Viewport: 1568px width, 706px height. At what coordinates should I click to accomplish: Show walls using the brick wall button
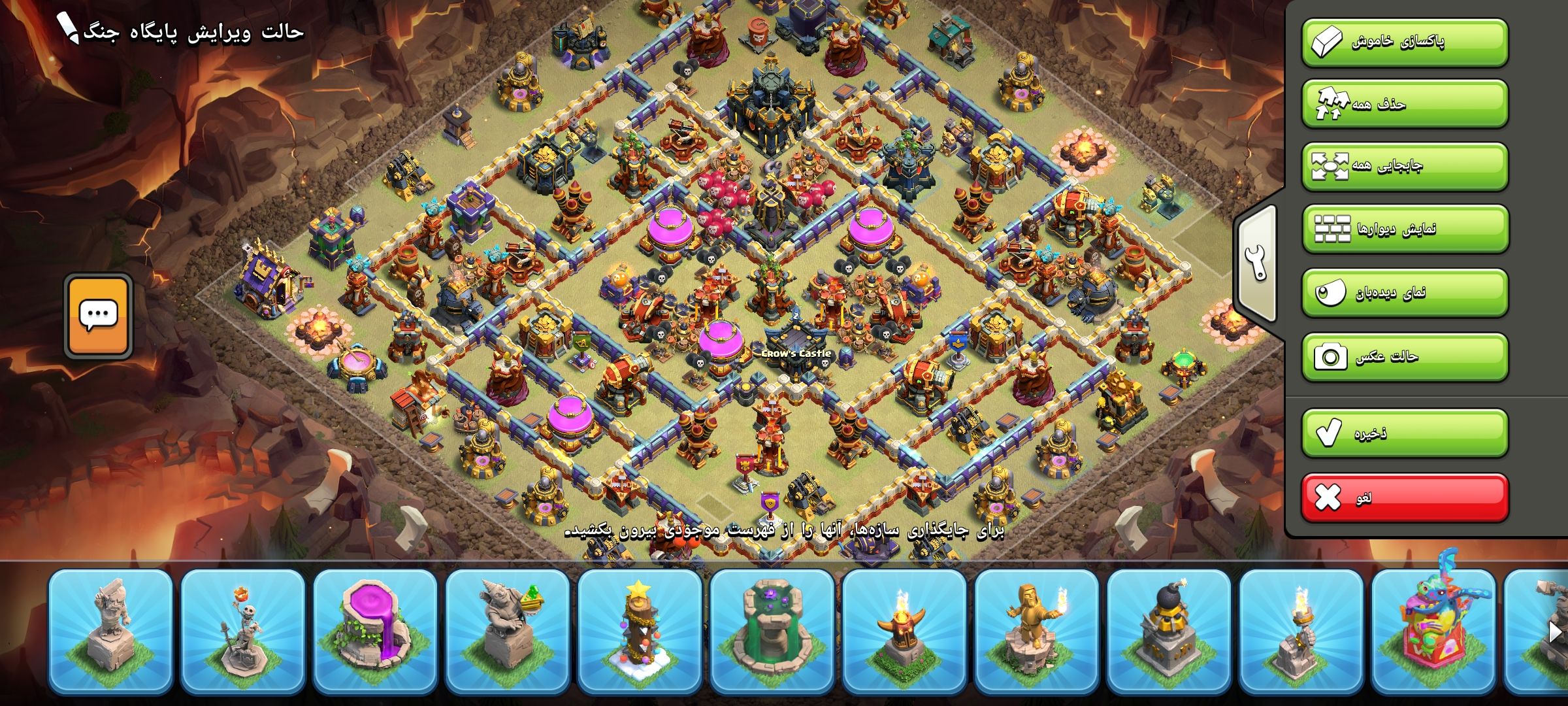point(1405,229)
